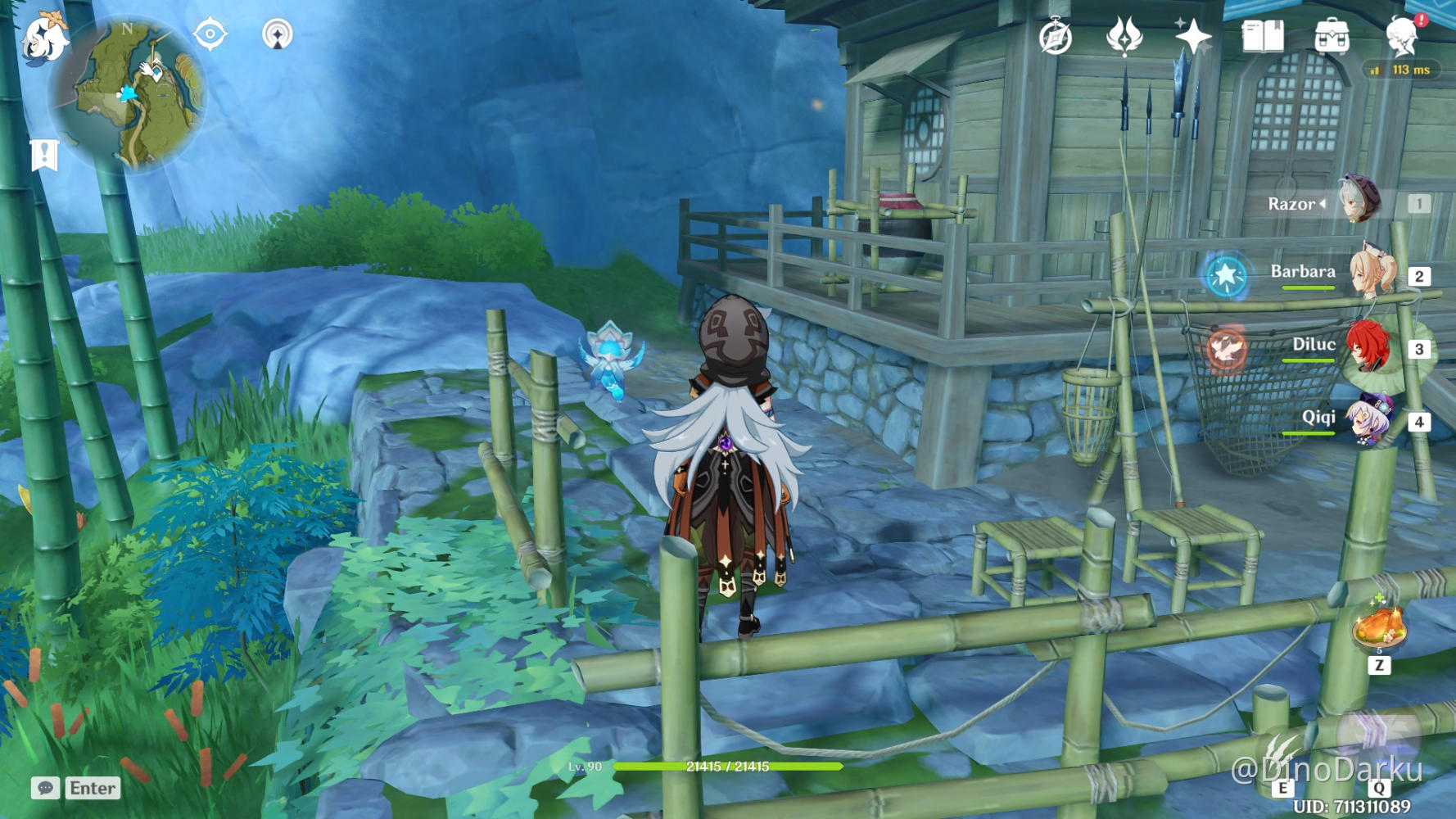Click Barbara's glowing burst-ready star indicator

click(1228, 277)
